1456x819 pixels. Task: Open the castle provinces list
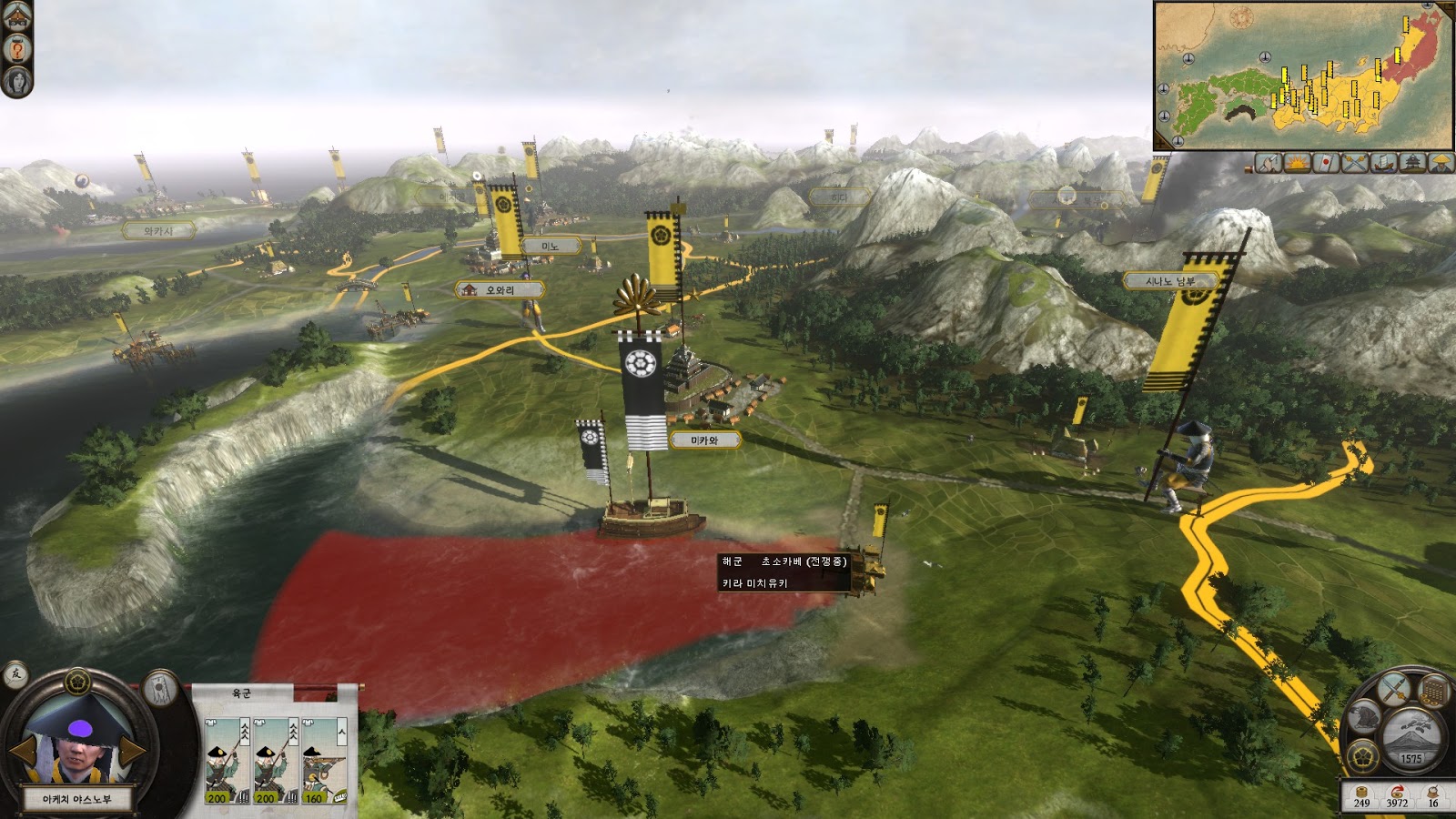(1412, 163)
